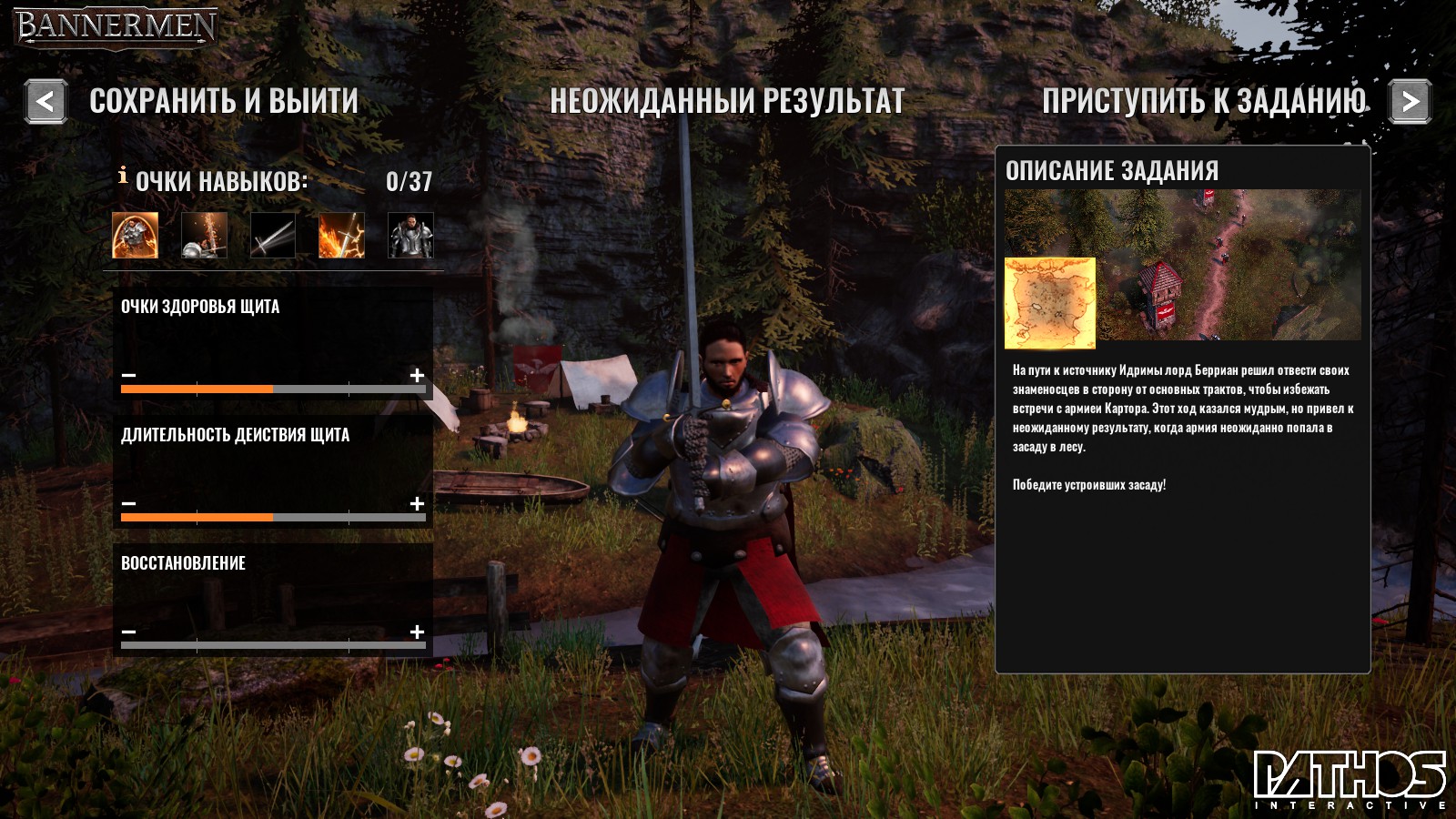Viewport: 1456px width, 819px height.
Task: Choose 'Сохранить и выйти' to save and exit
Action: tap(224, 101)
